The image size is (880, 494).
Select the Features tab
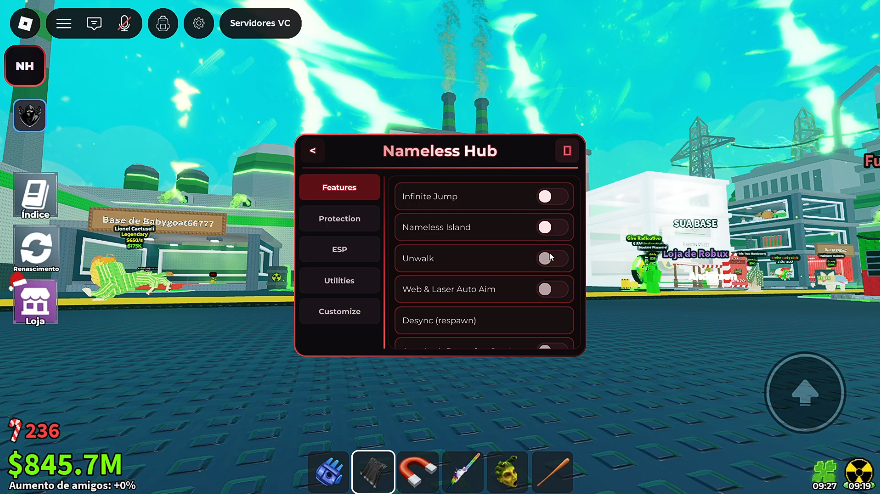(339, 187)
